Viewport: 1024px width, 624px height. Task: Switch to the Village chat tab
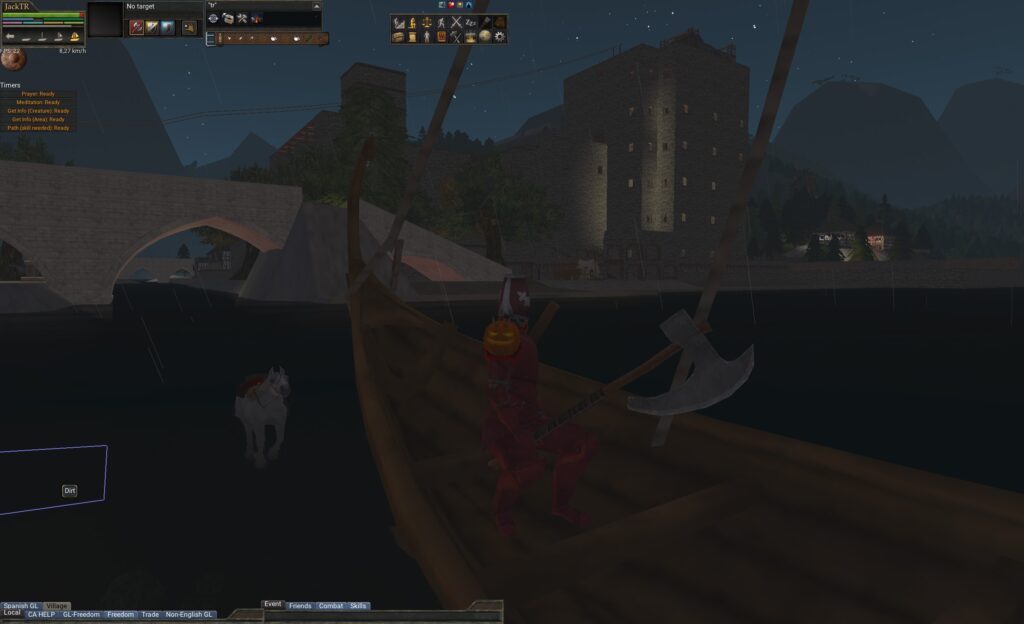(x=57, y=606)
